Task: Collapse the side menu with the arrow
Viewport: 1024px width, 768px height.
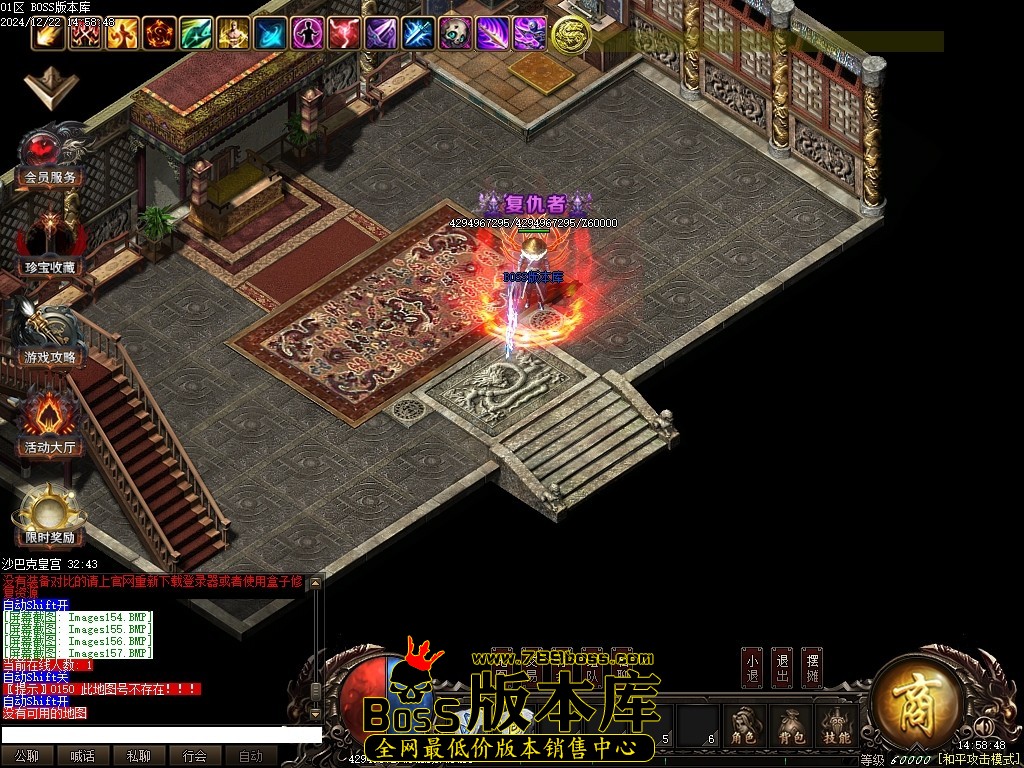Action: click(45, 88)
